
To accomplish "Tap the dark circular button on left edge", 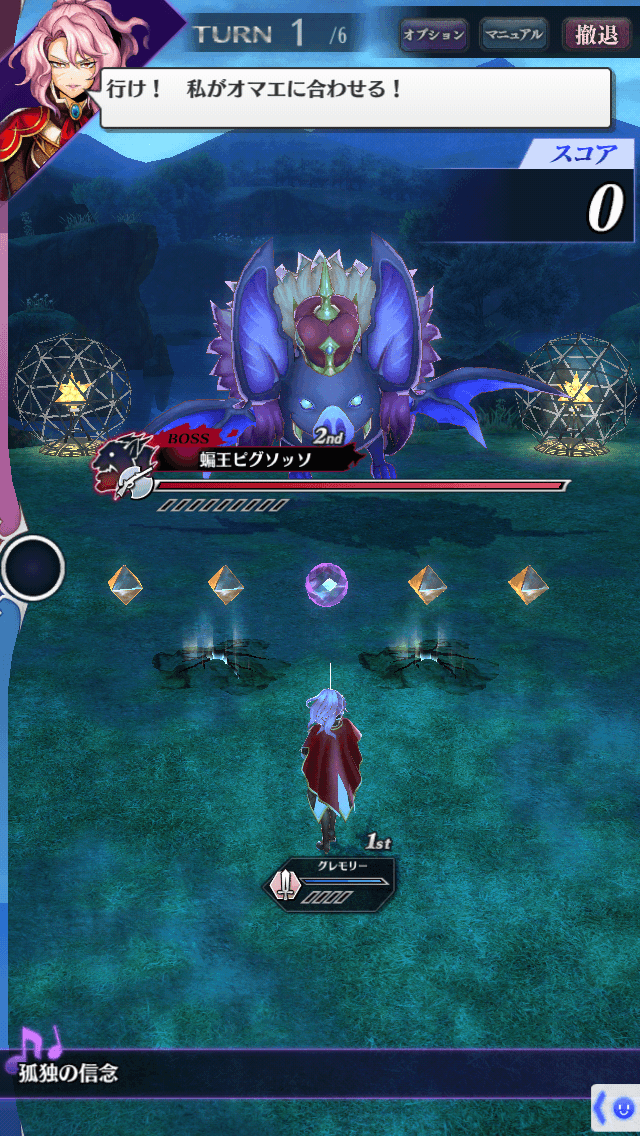I will 33,568.
